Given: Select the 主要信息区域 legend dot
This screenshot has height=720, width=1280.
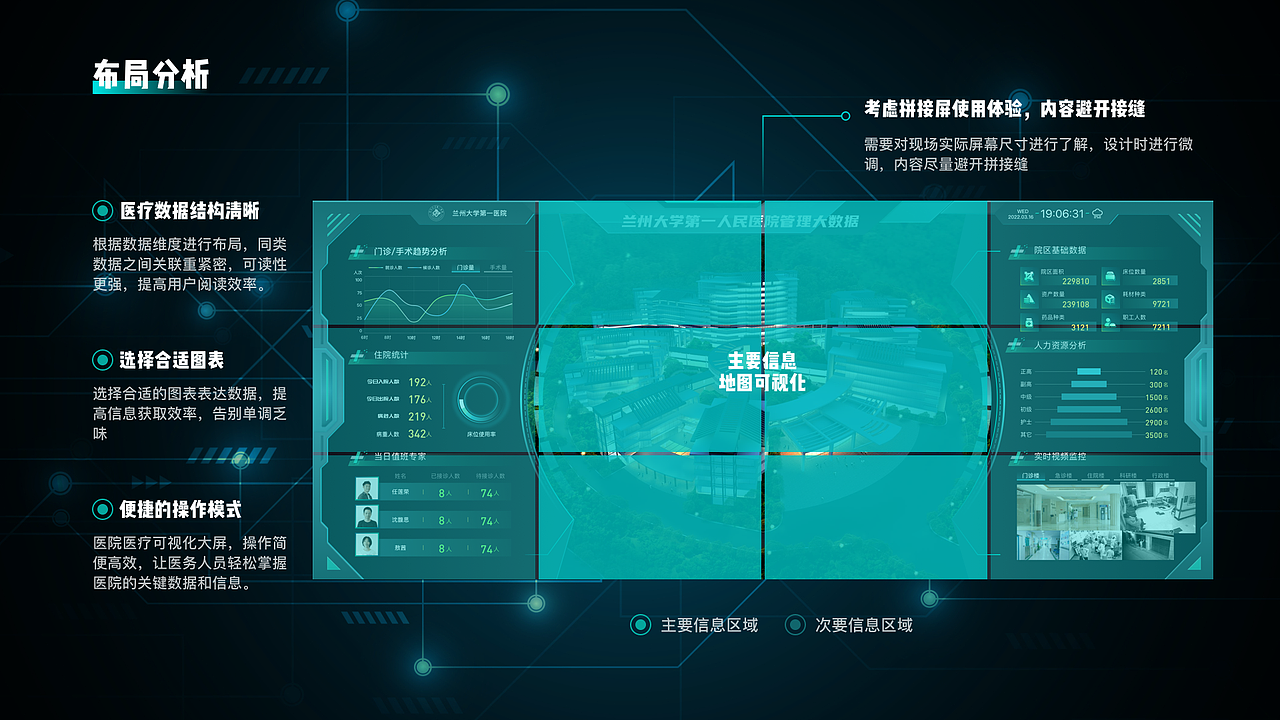Looking at the screenshot, I should 640,624.
